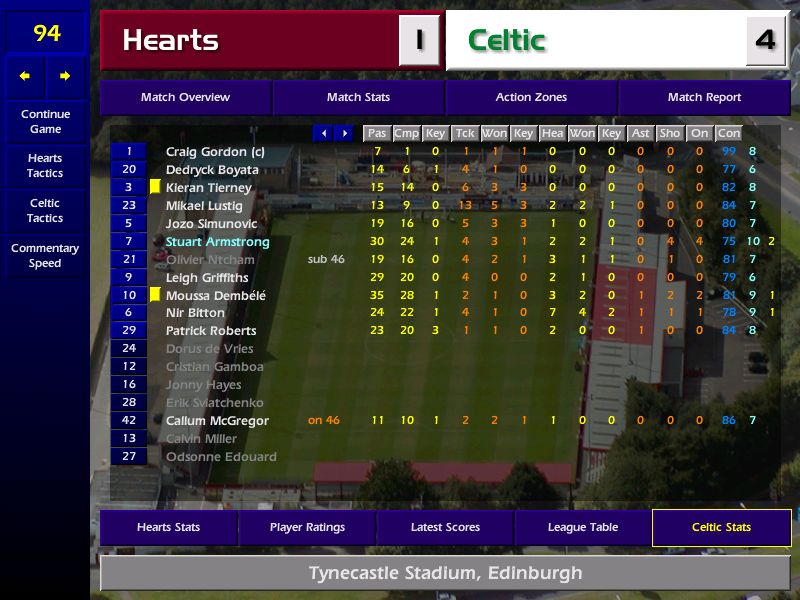Image resolution: width=800 pixels, height=600 pixels.
Task: Open the League Table
Action: pos(583,528)
